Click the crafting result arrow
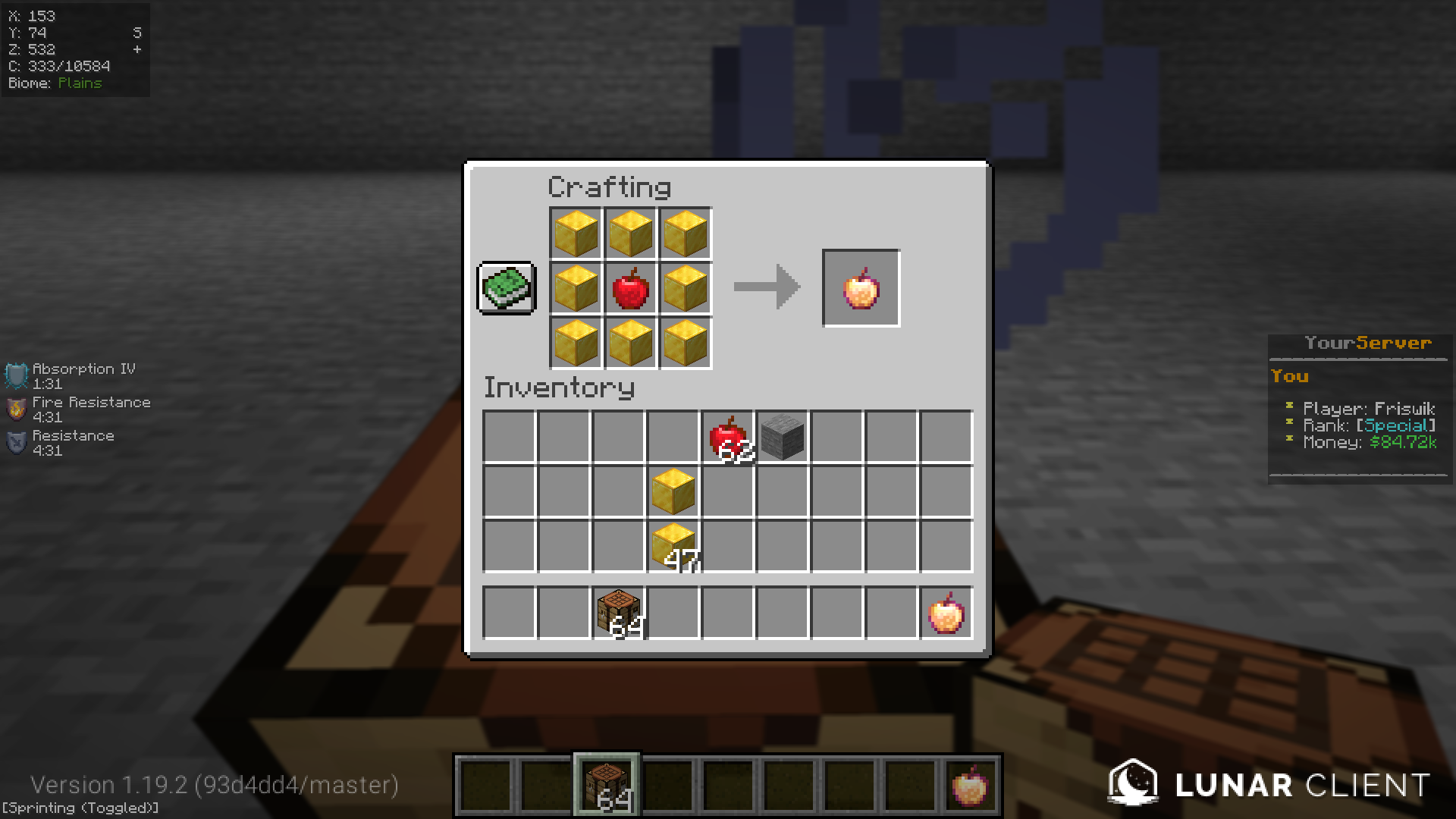1456x819 pixels. [x=766, y=287]
